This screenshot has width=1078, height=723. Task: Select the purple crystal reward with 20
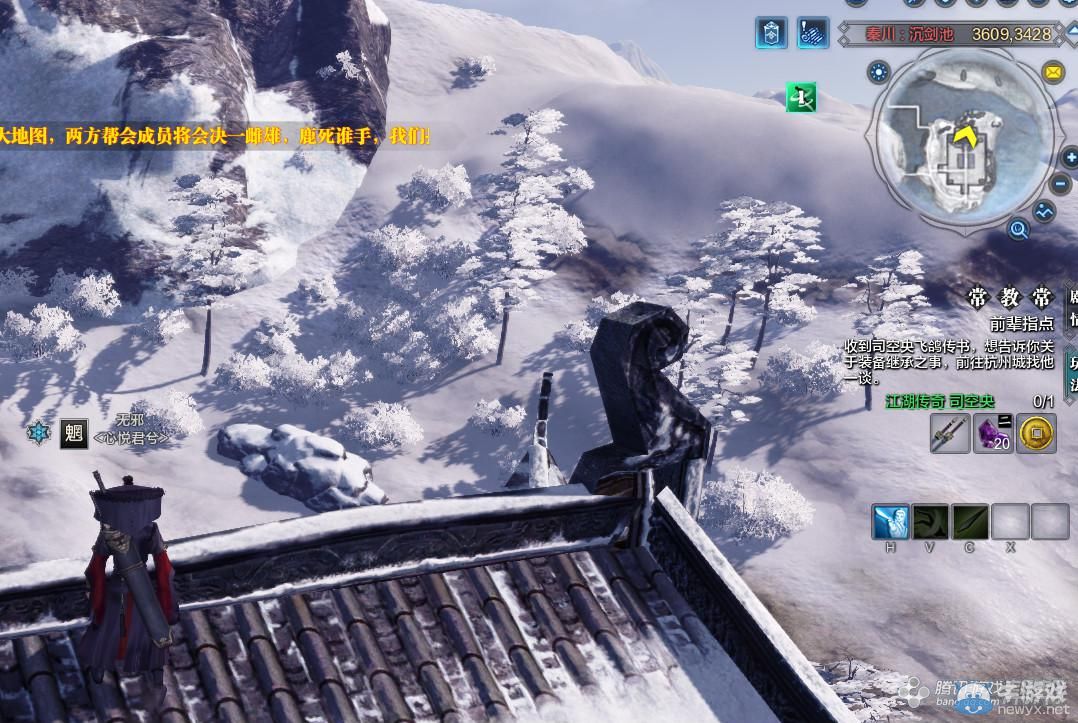[993, 434]
